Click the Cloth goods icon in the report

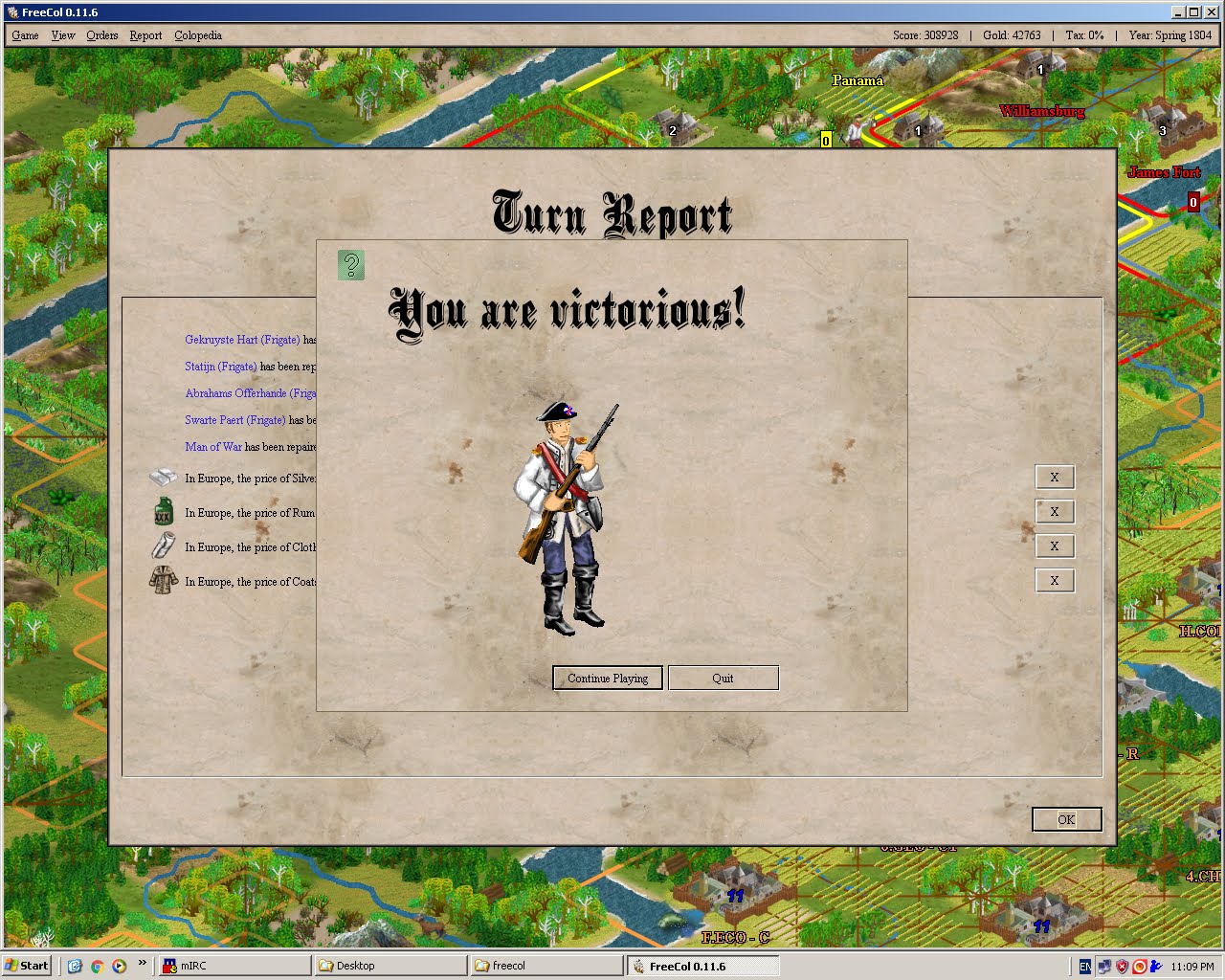[163, 546]
